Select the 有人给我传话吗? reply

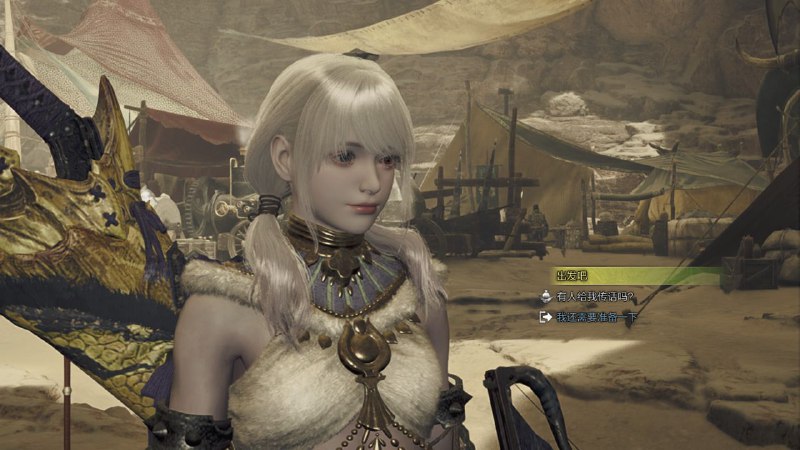(596, 296)
